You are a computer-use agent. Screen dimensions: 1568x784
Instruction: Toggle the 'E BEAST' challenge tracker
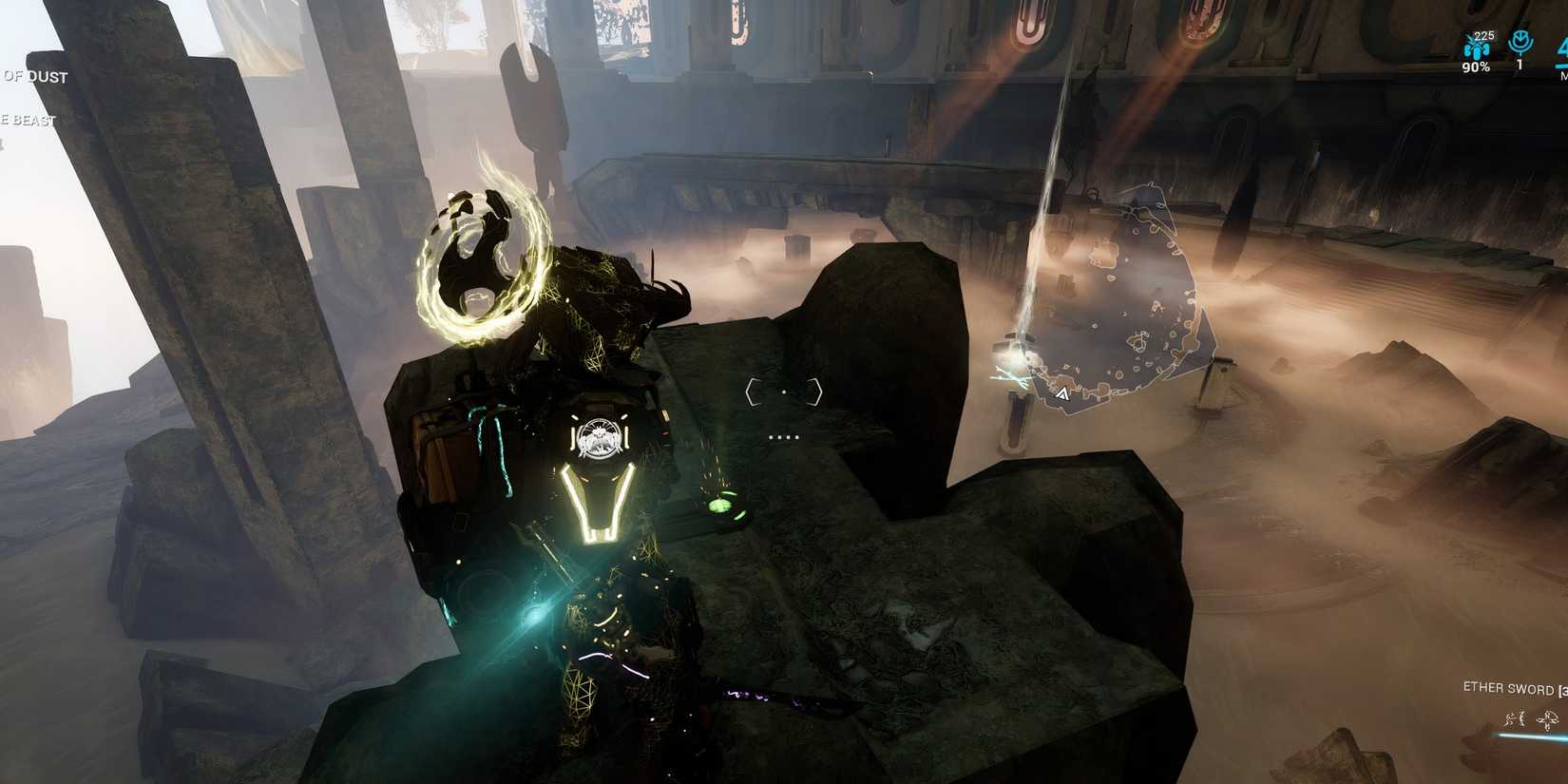point(27,121)
